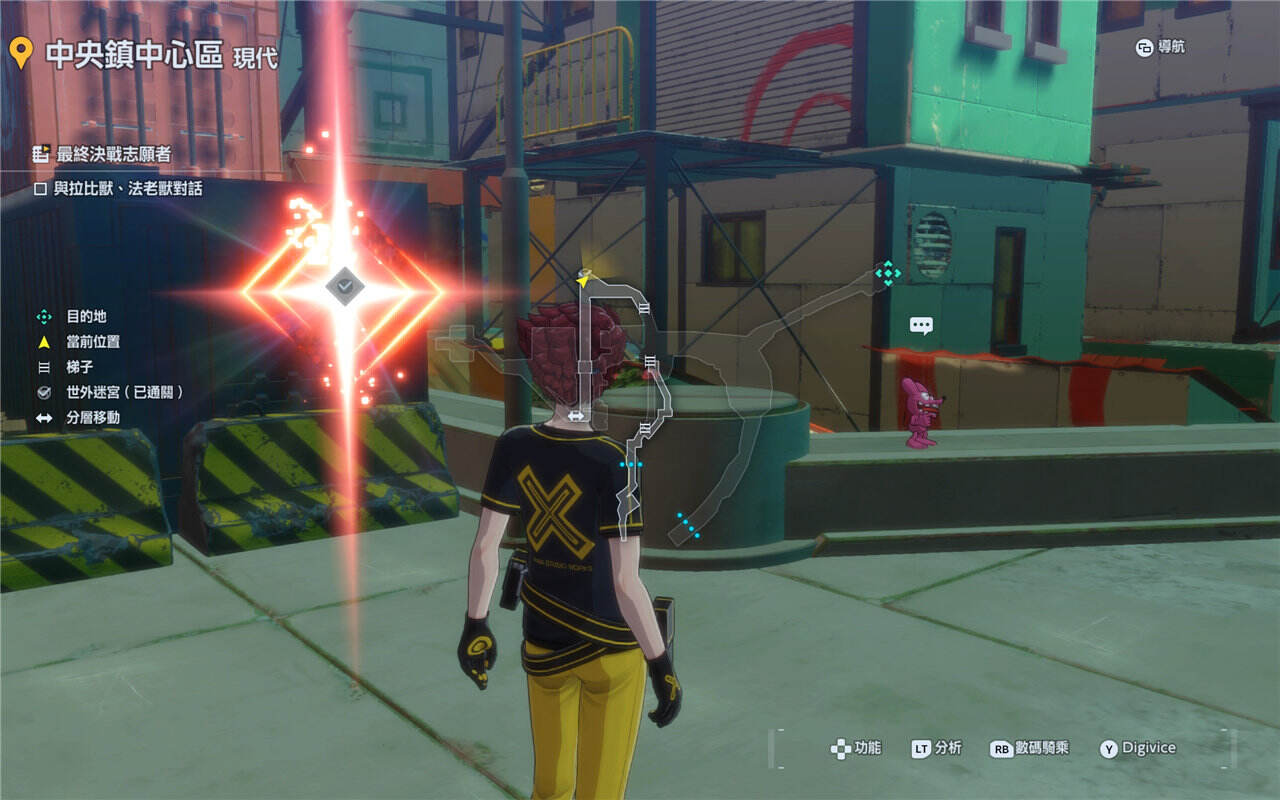This screenshot has height=800, width=1280.
Task: Tick the 與拉比獸、法老獸對話 objective checkbox
Action: tap(42, 188)
